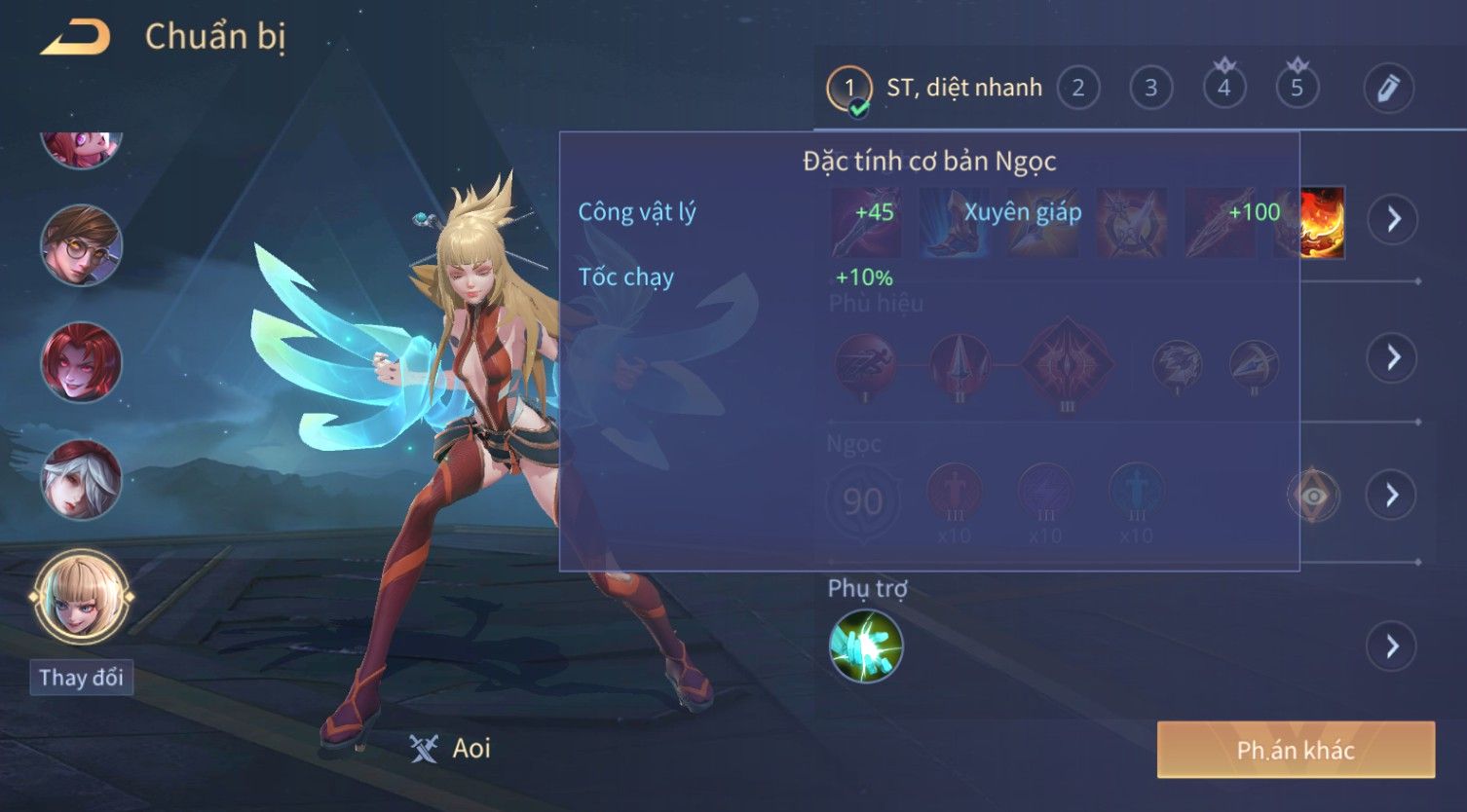
Task: Open the Phụ trợ selection arrow
Action: (1393, 646)
